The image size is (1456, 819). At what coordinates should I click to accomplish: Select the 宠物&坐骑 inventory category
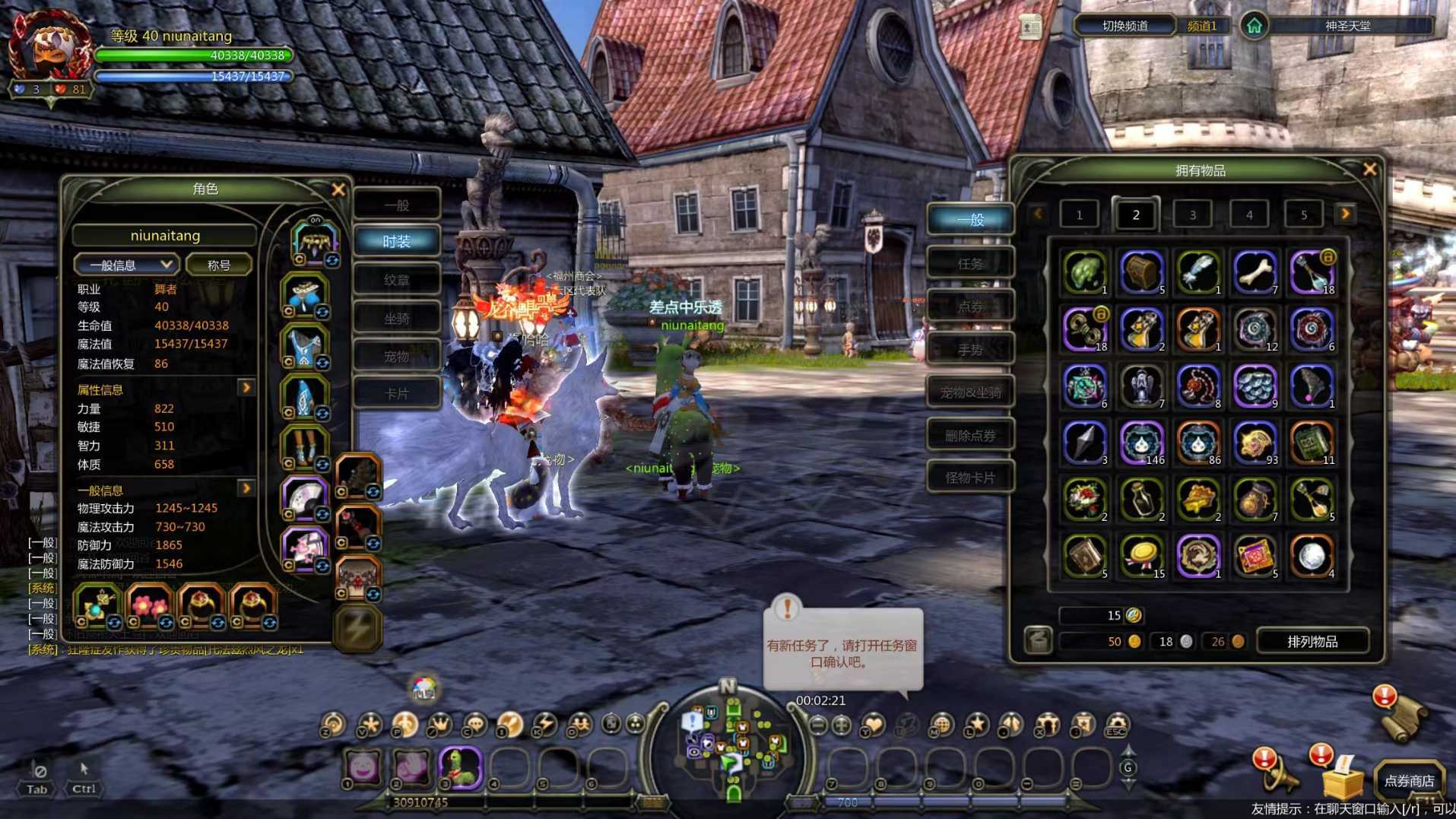pyautogui.click(x=970, y=392)
